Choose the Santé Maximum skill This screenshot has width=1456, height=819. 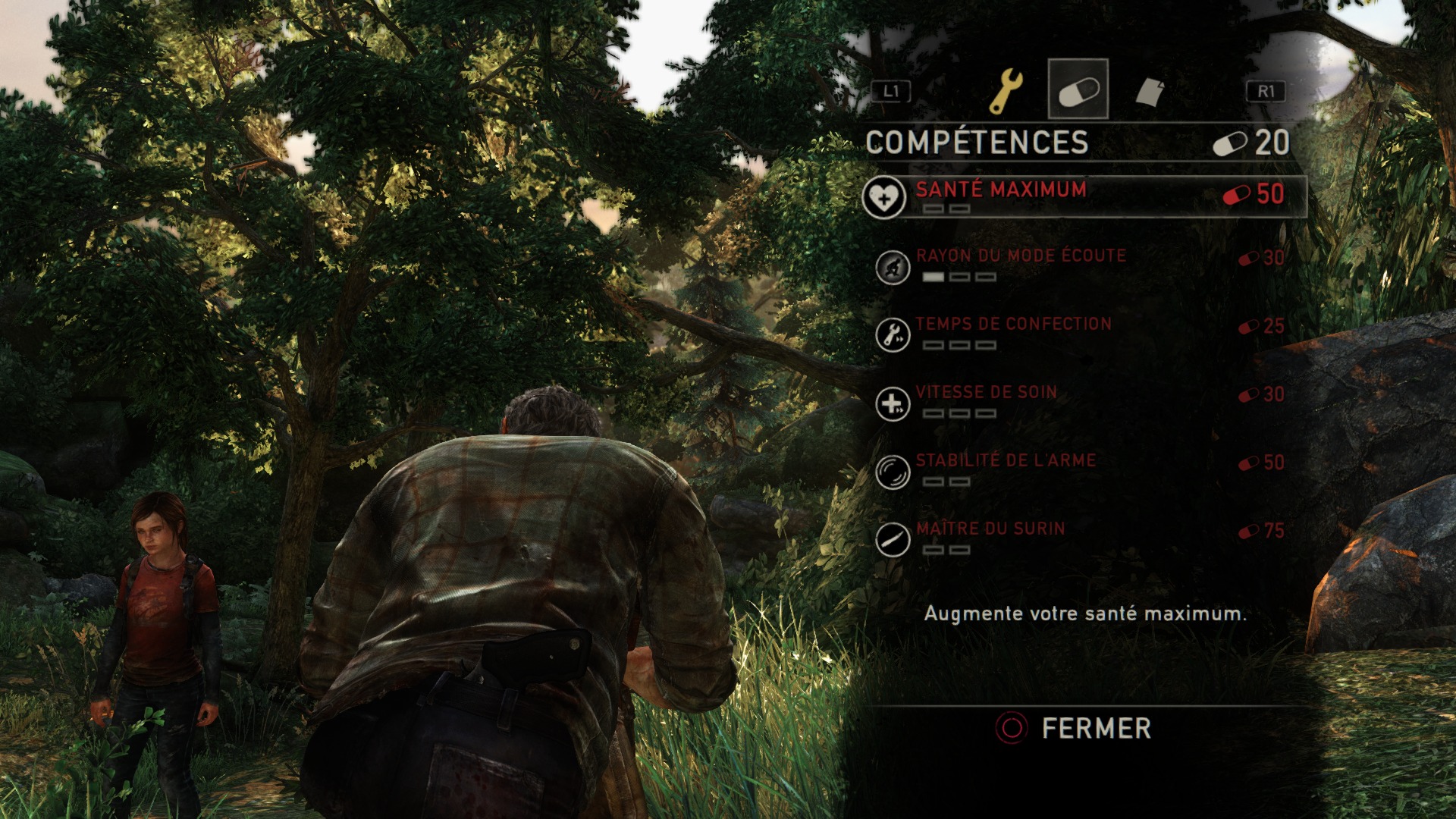[x=1001, y=190]
